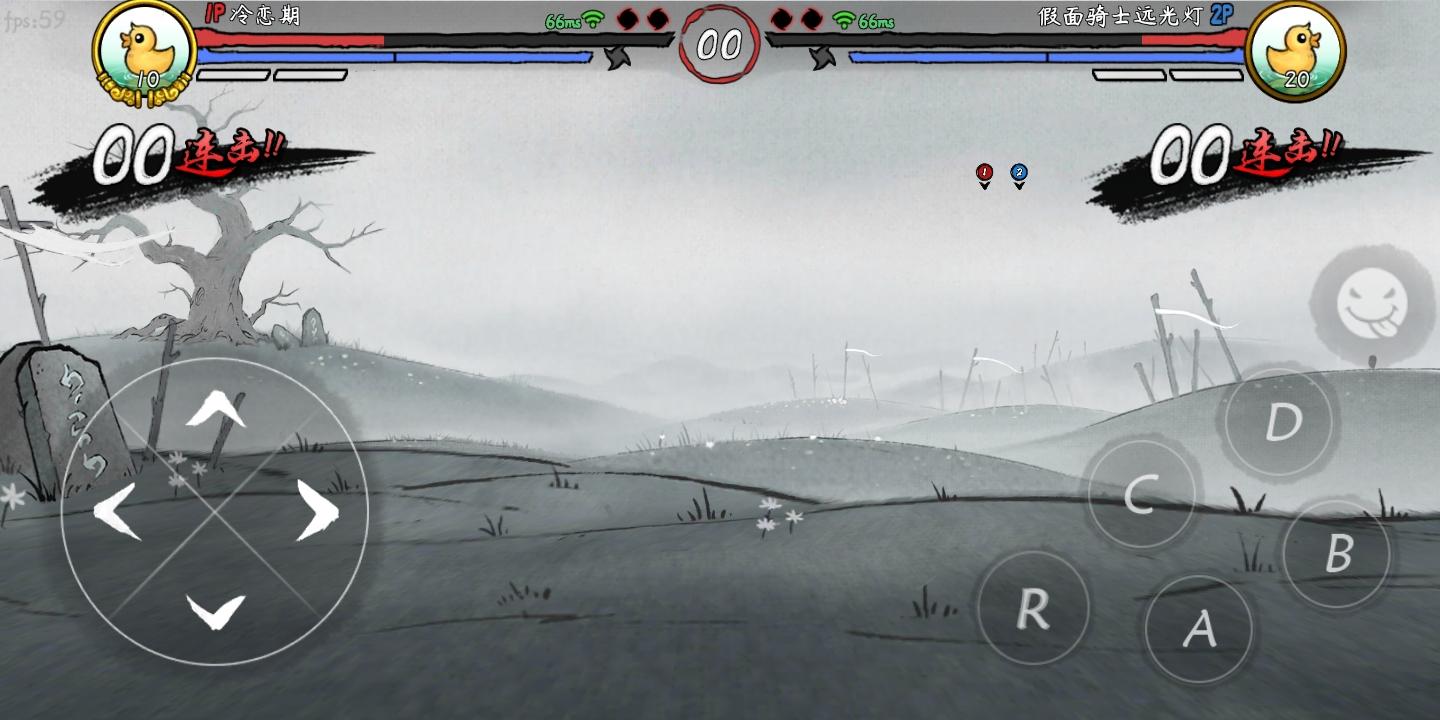Image resolution: width=1440 pixels, height=720 pixels.
Task: Tap the red 1 marker above the fighters
Action: tap(983, 172)
